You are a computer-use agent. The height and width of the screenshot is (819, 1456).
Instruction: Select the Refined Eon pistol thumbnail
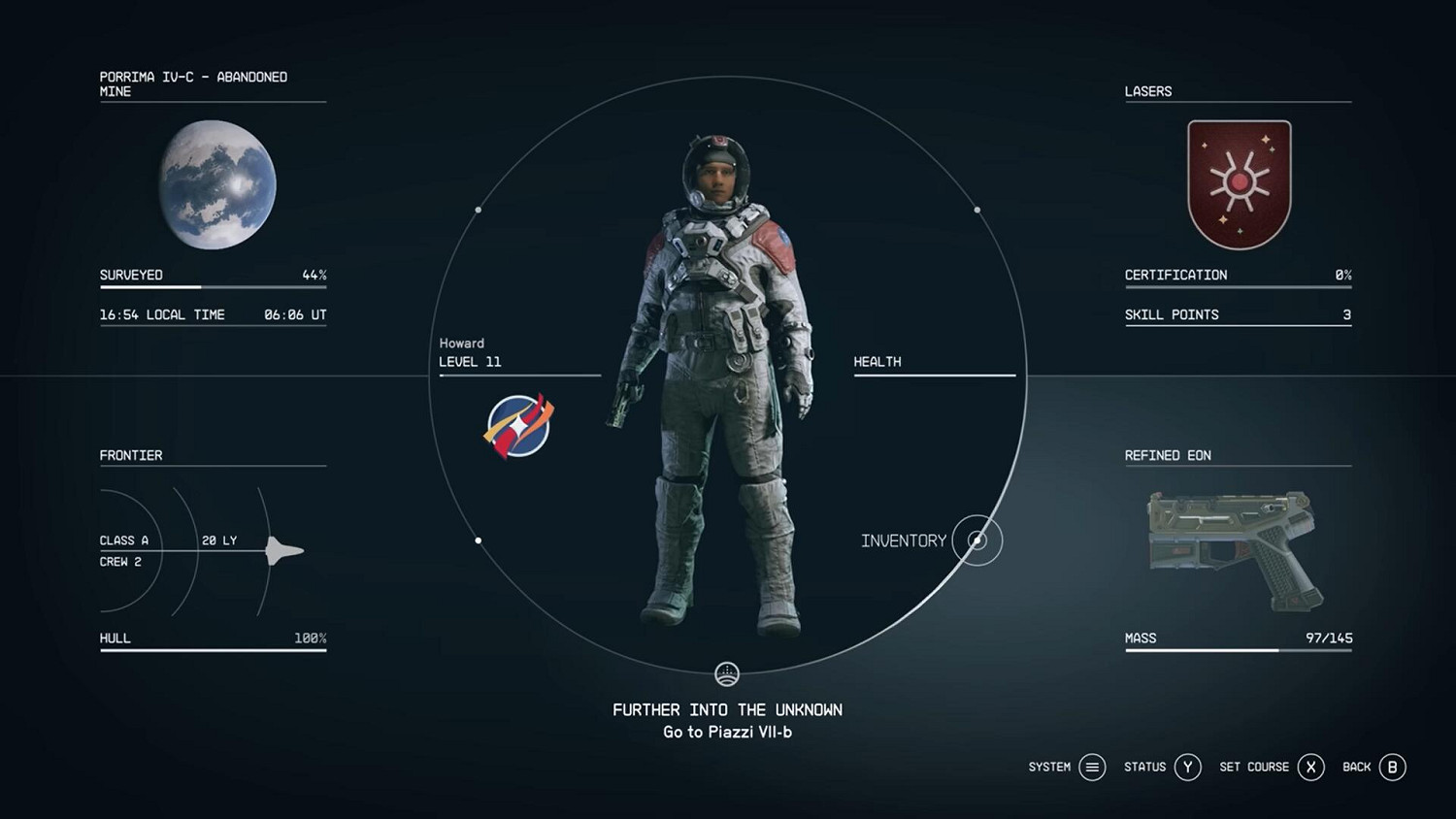[1237, 550]
